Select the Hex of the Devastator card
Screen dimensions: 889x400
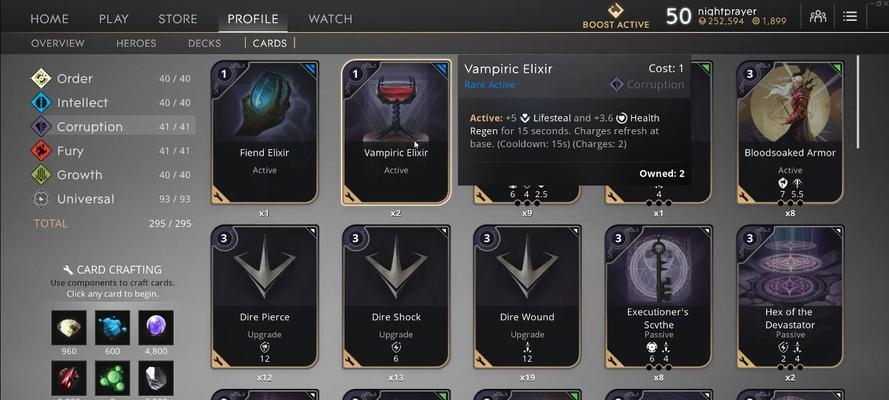pyautogui.click(x=790, y=296)
